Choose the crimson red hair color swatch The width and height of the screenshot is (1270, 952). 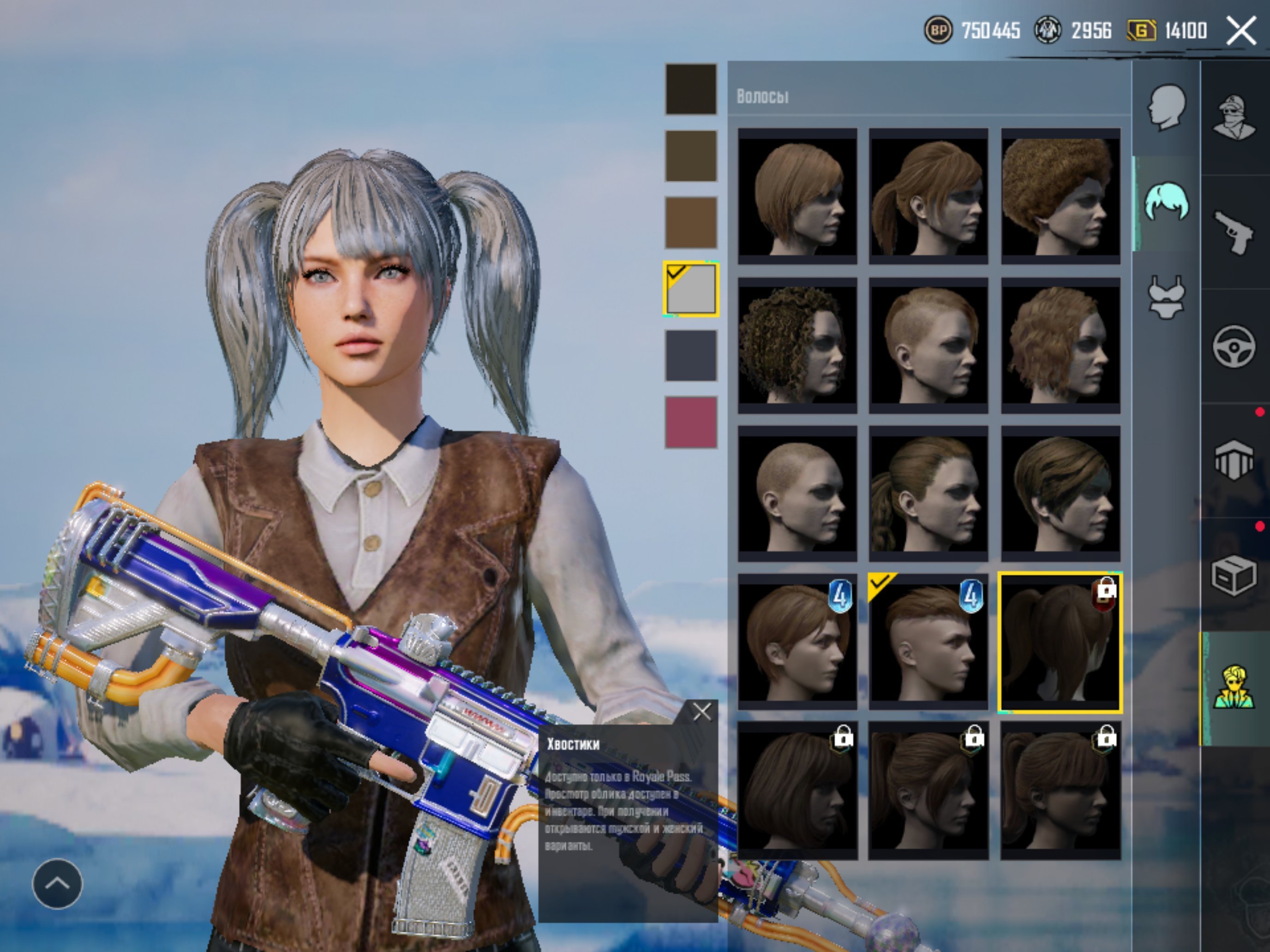[x=691, y=422]
